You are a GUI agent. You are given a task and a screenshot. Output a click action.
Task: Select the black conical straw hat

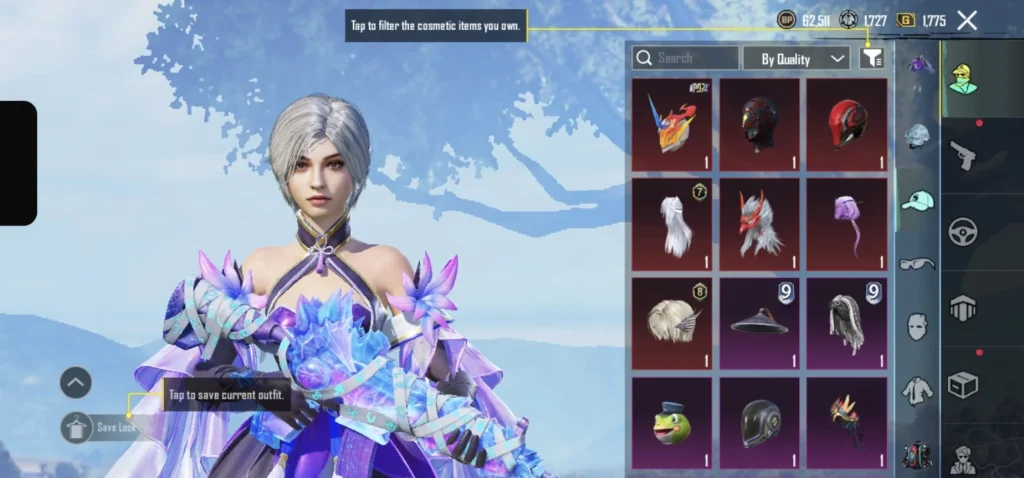pos(759,323)
